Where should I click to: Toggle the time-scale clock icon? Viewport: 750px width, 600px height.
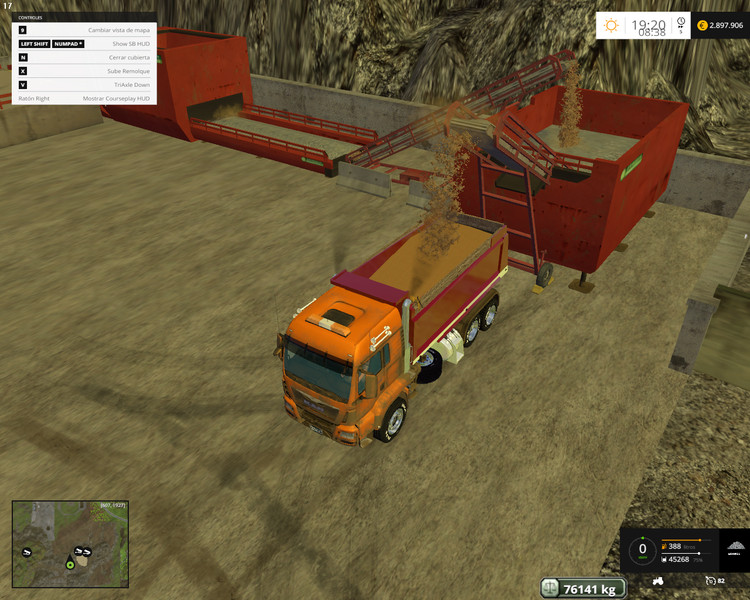681,21
